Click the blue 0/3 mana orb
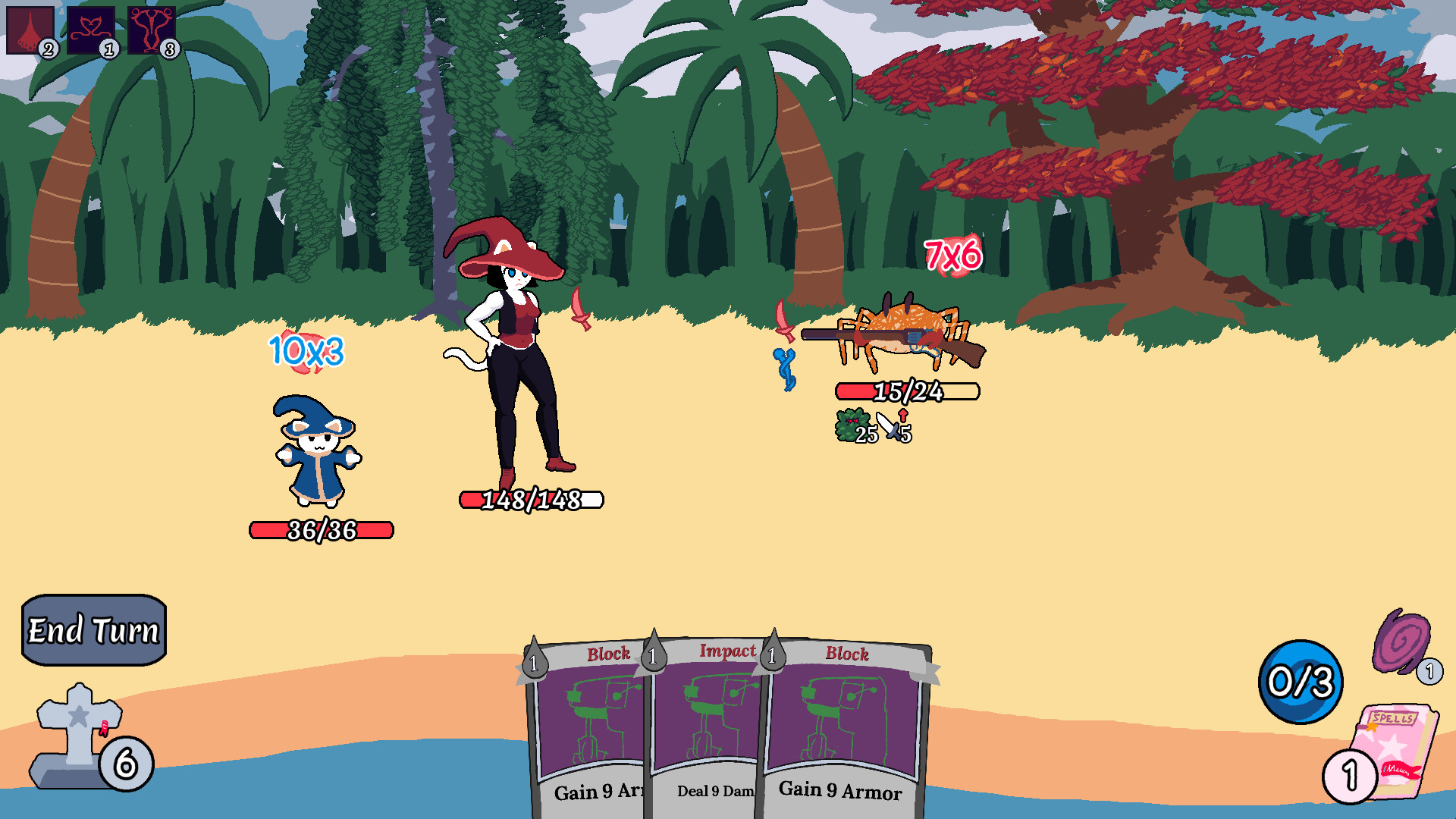1456x819 pixels. [1300, 682]
